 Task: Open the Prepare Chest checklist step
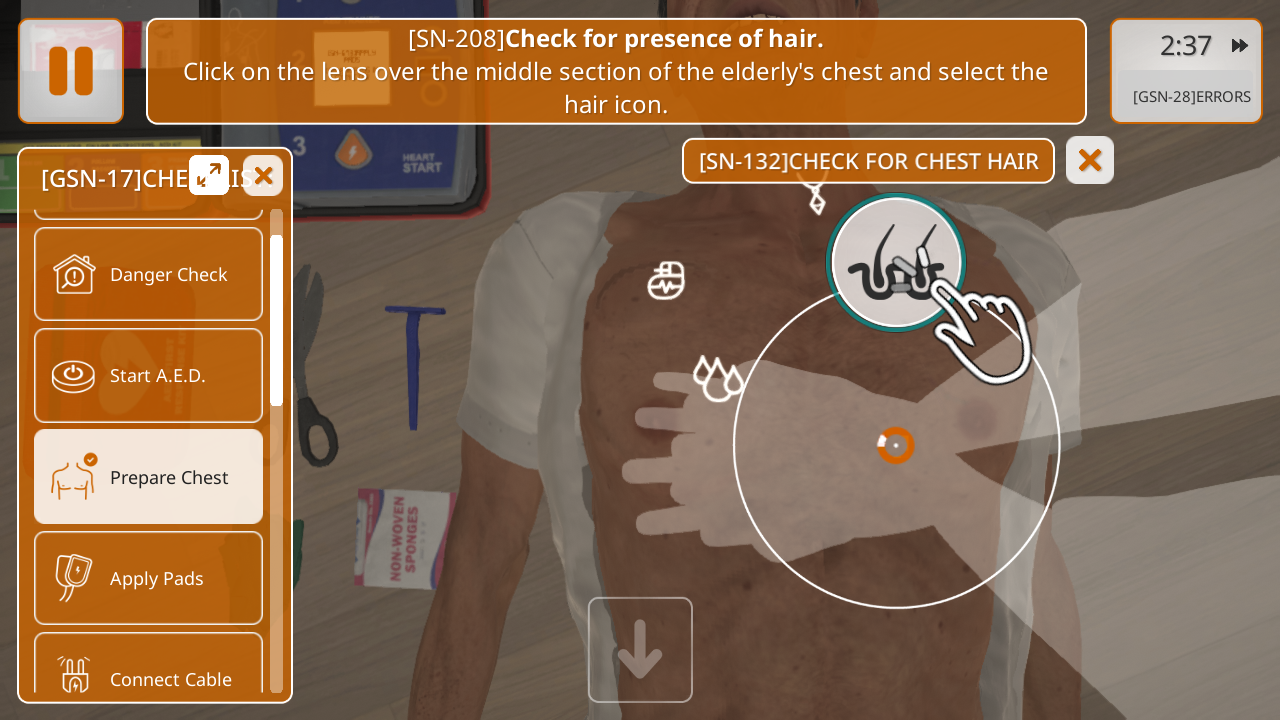[x=149, y=477]
